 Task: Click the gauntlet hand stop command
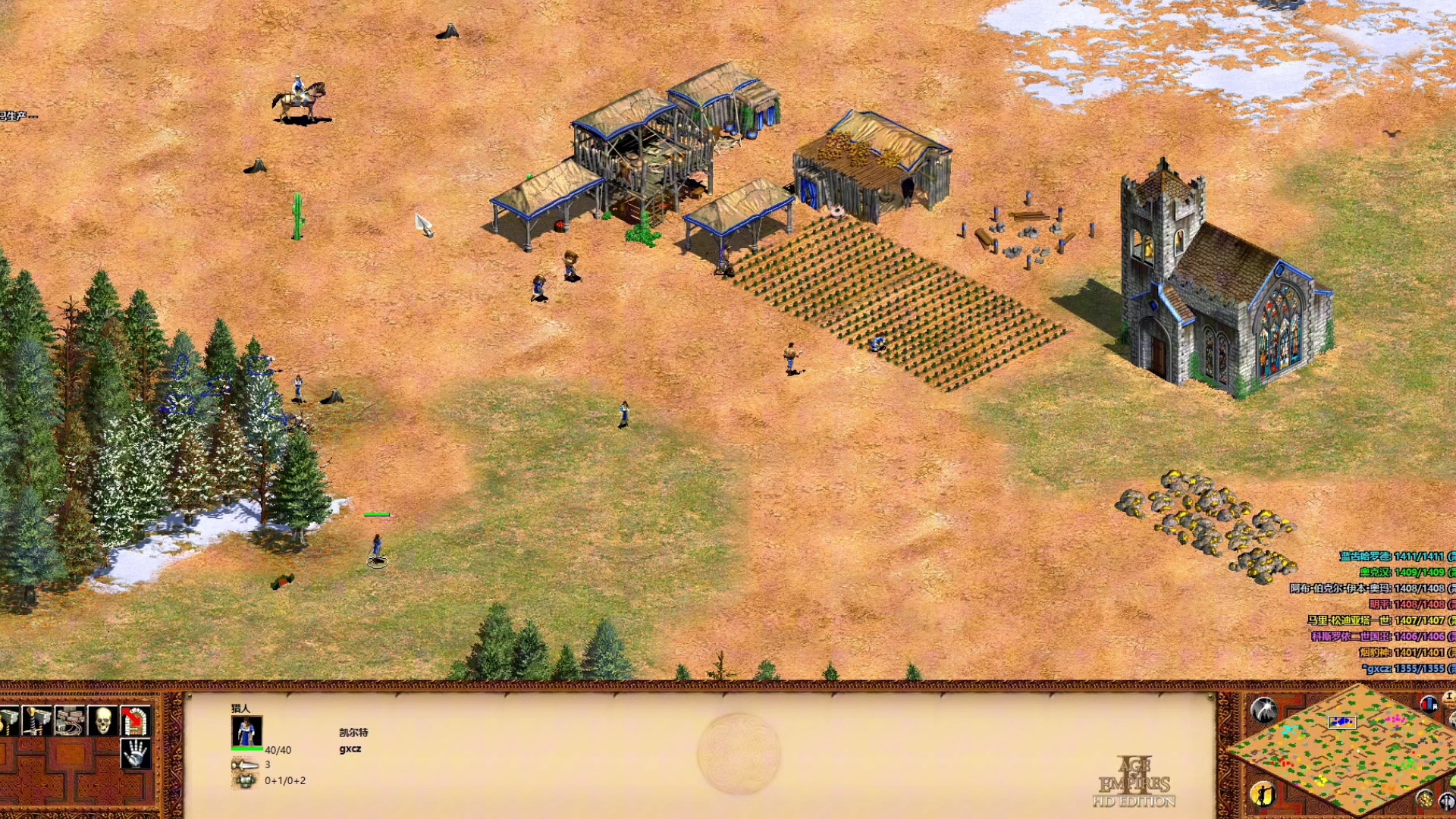tap(136, 754)
